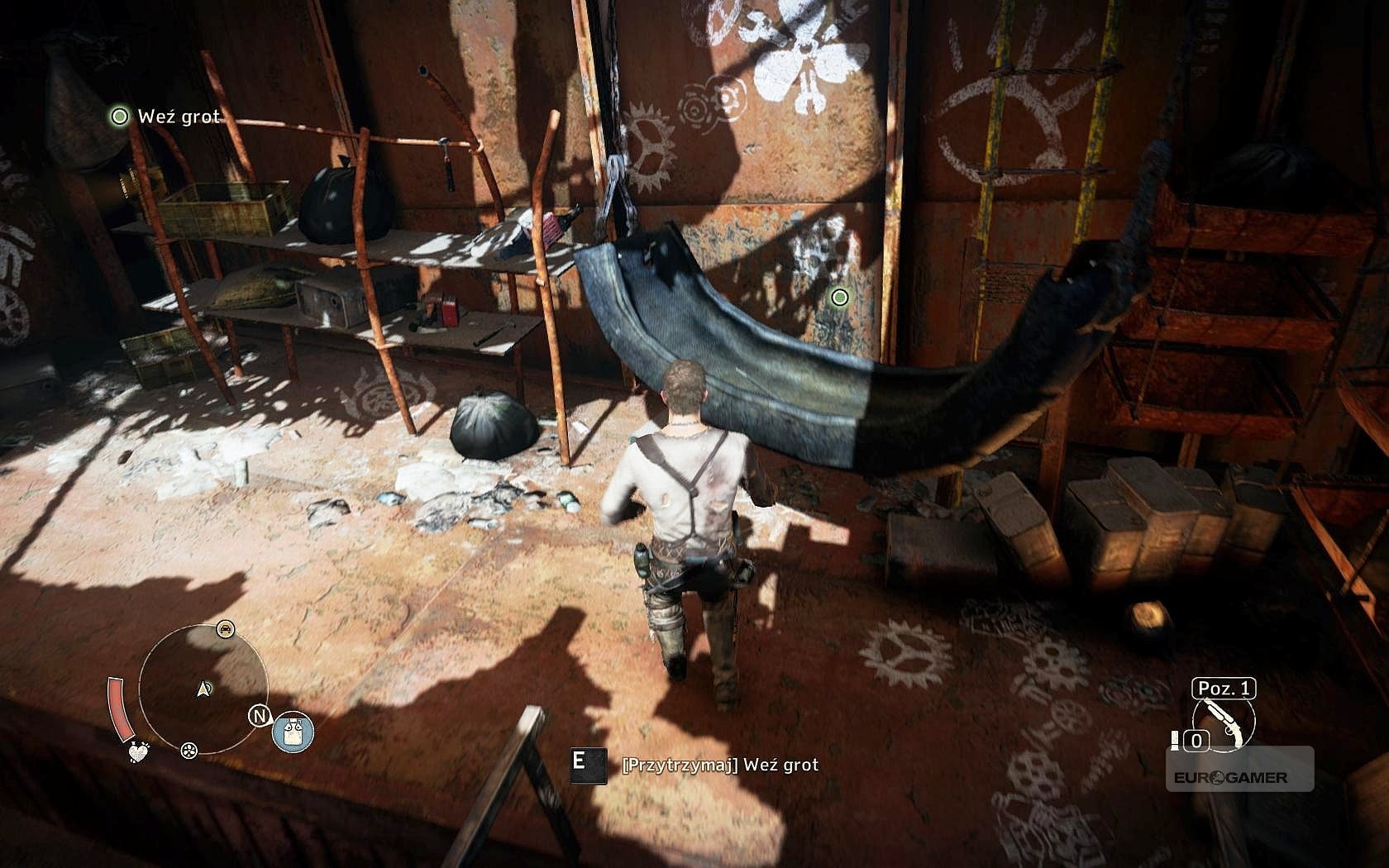This screenshot has width=1389, height=868.
Task: Select the shotgun weapon icon
Action: (x=1224, y=722)
